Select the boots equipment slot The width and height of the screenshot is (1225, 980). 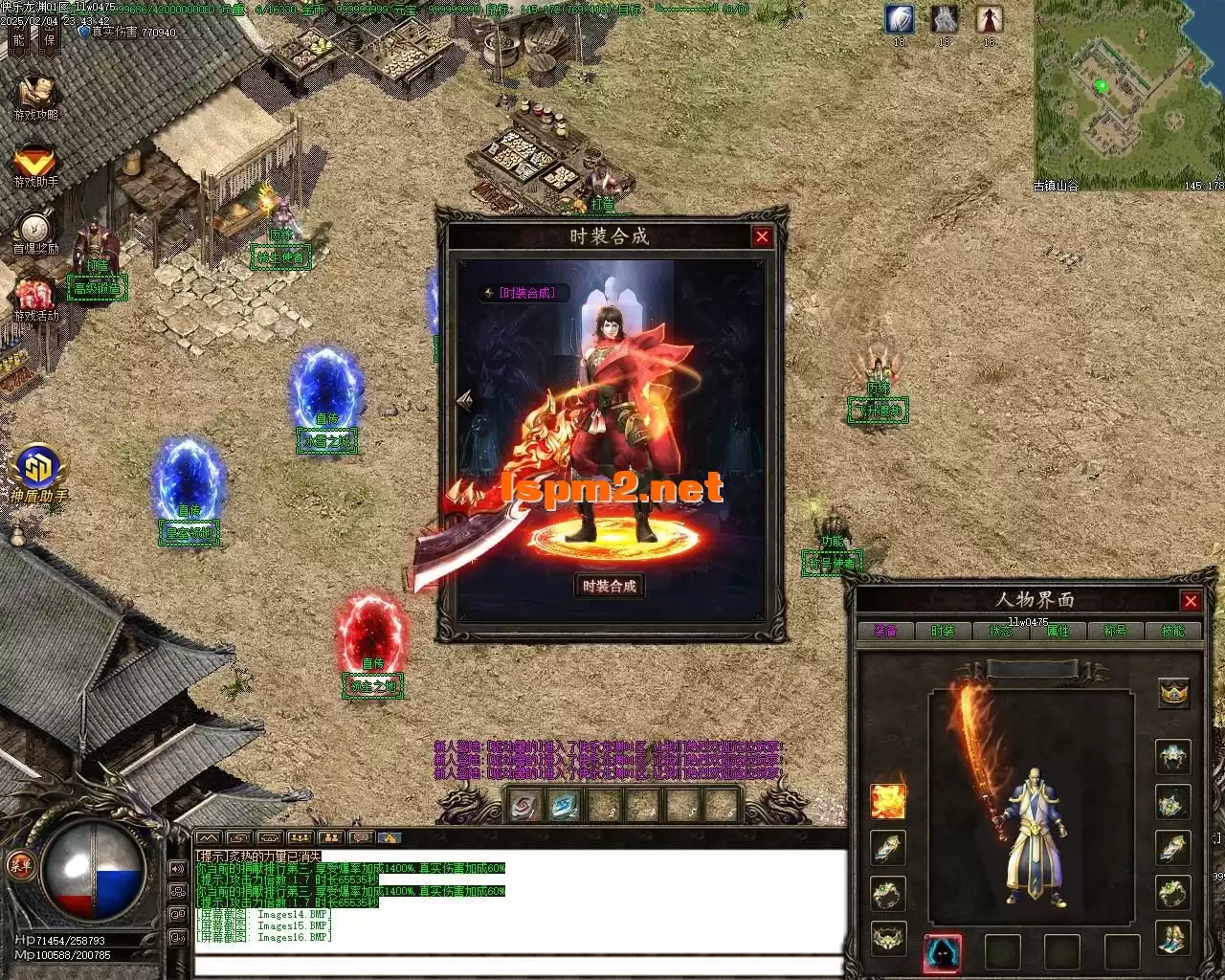pos(1173,938)
